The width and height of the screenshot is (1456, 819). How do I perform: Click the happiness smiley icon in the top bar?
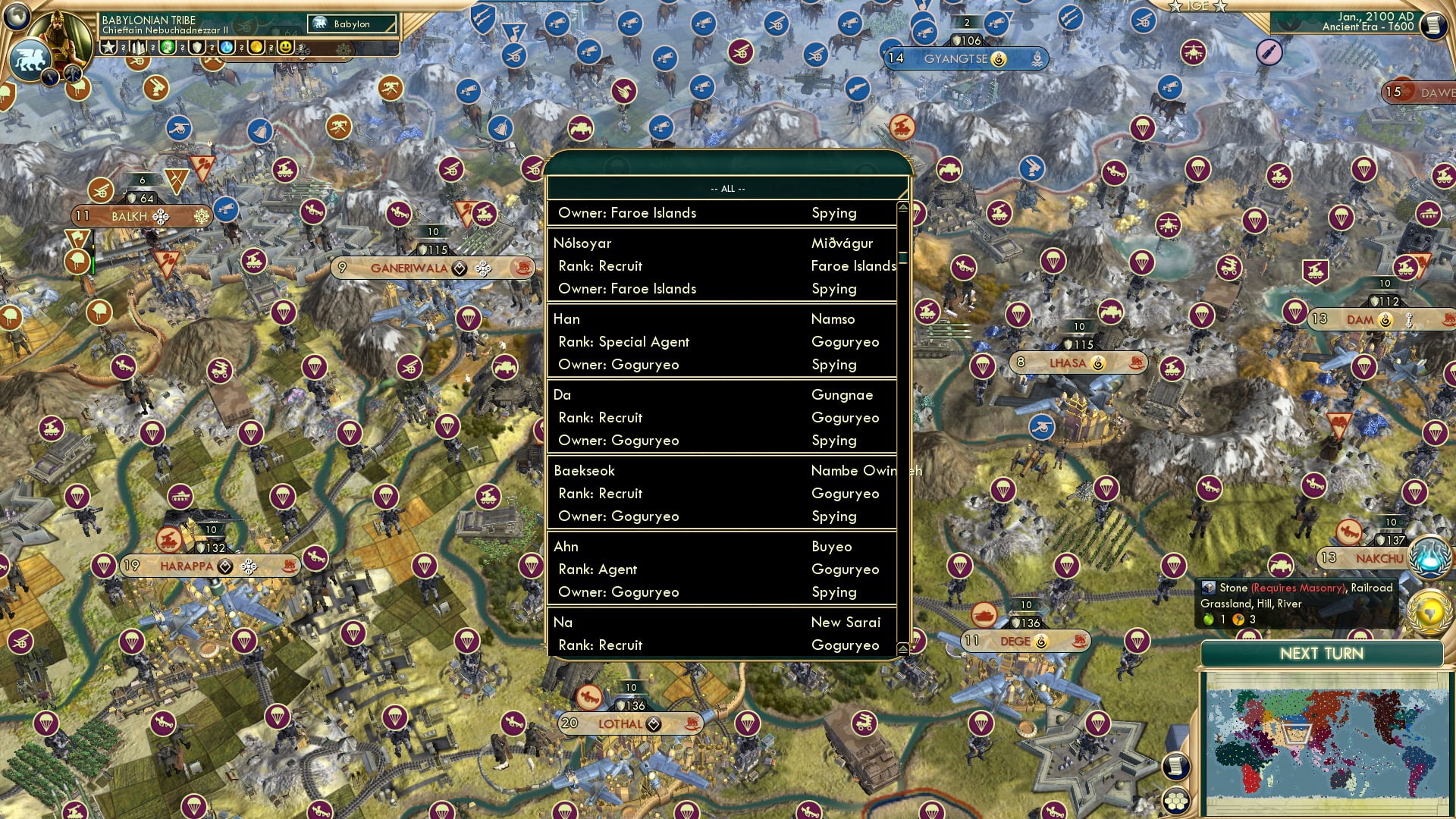tap(285, 48)
